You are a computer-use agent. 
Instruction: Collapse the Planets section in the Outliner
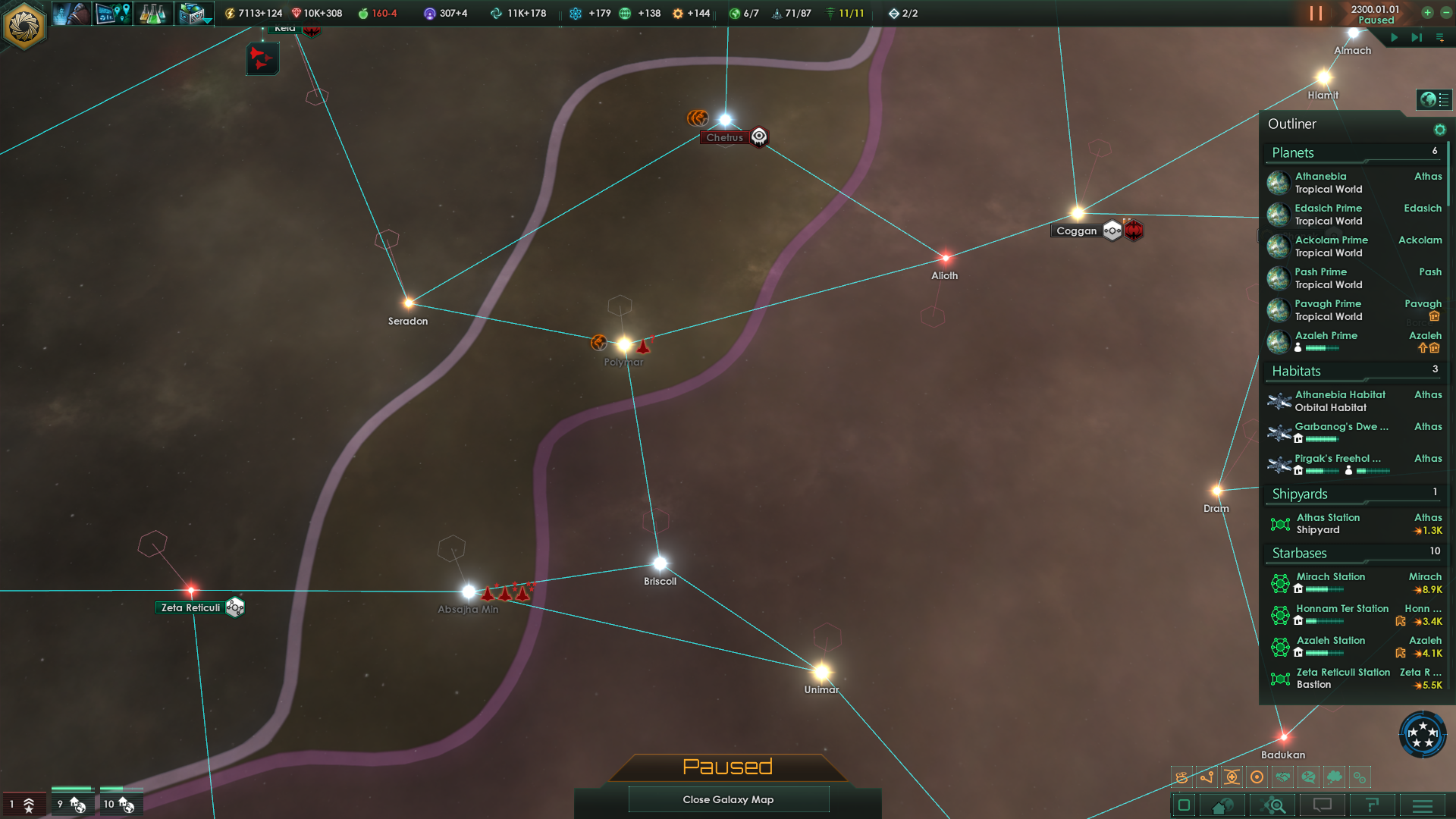tap(1293, 152)
